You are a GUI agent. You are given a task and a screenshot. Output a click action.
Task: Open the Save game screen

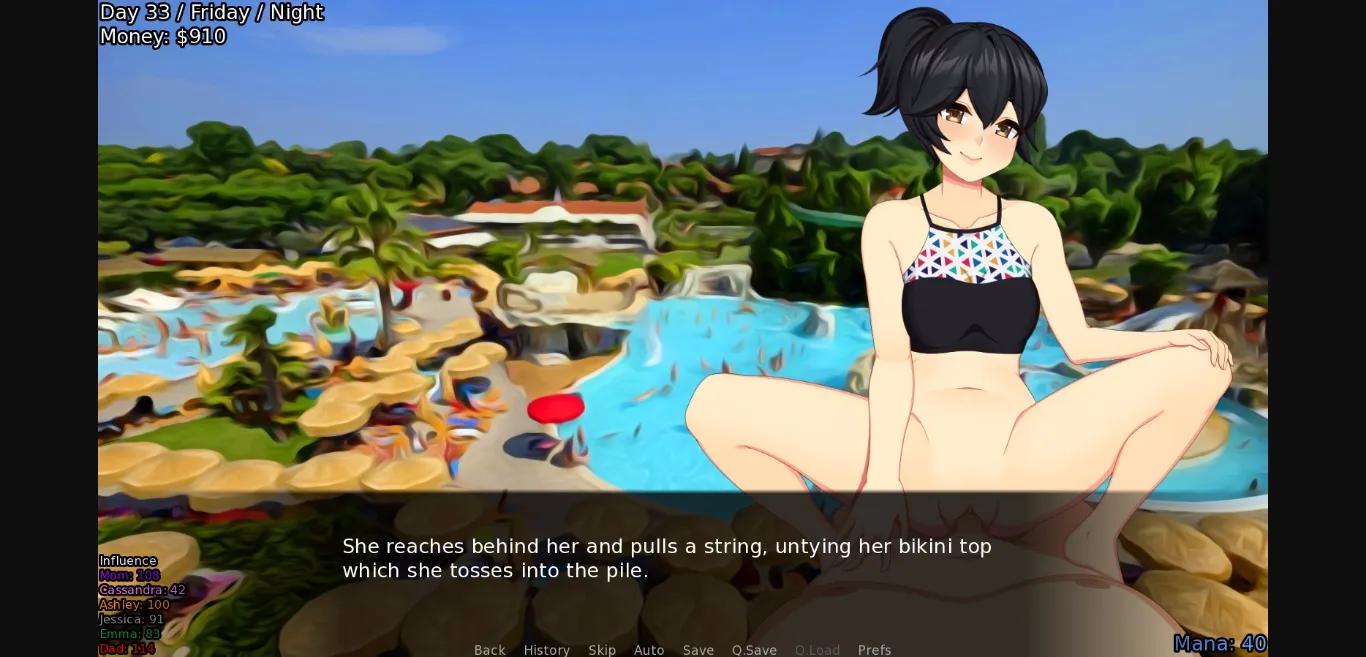click(698, 650)
